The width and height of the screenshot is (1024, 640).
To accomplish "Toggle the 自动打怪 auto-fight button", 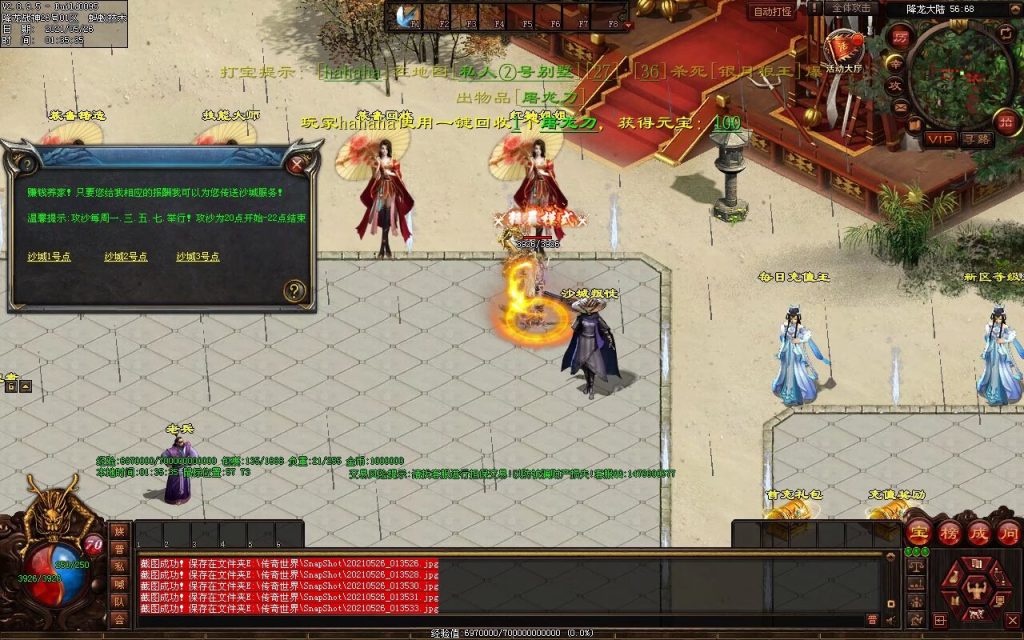I will click(772, 12).
